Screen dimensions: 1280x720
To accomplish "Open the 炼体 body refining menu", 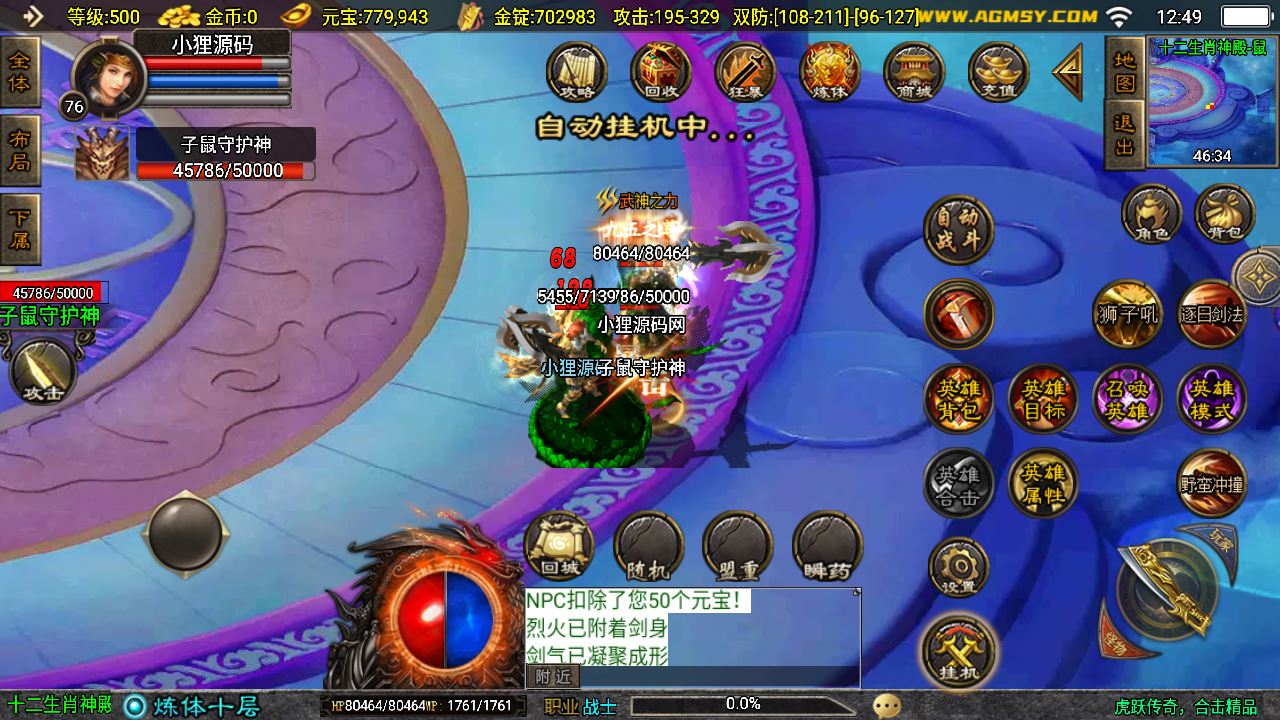I will click(830, 72).
